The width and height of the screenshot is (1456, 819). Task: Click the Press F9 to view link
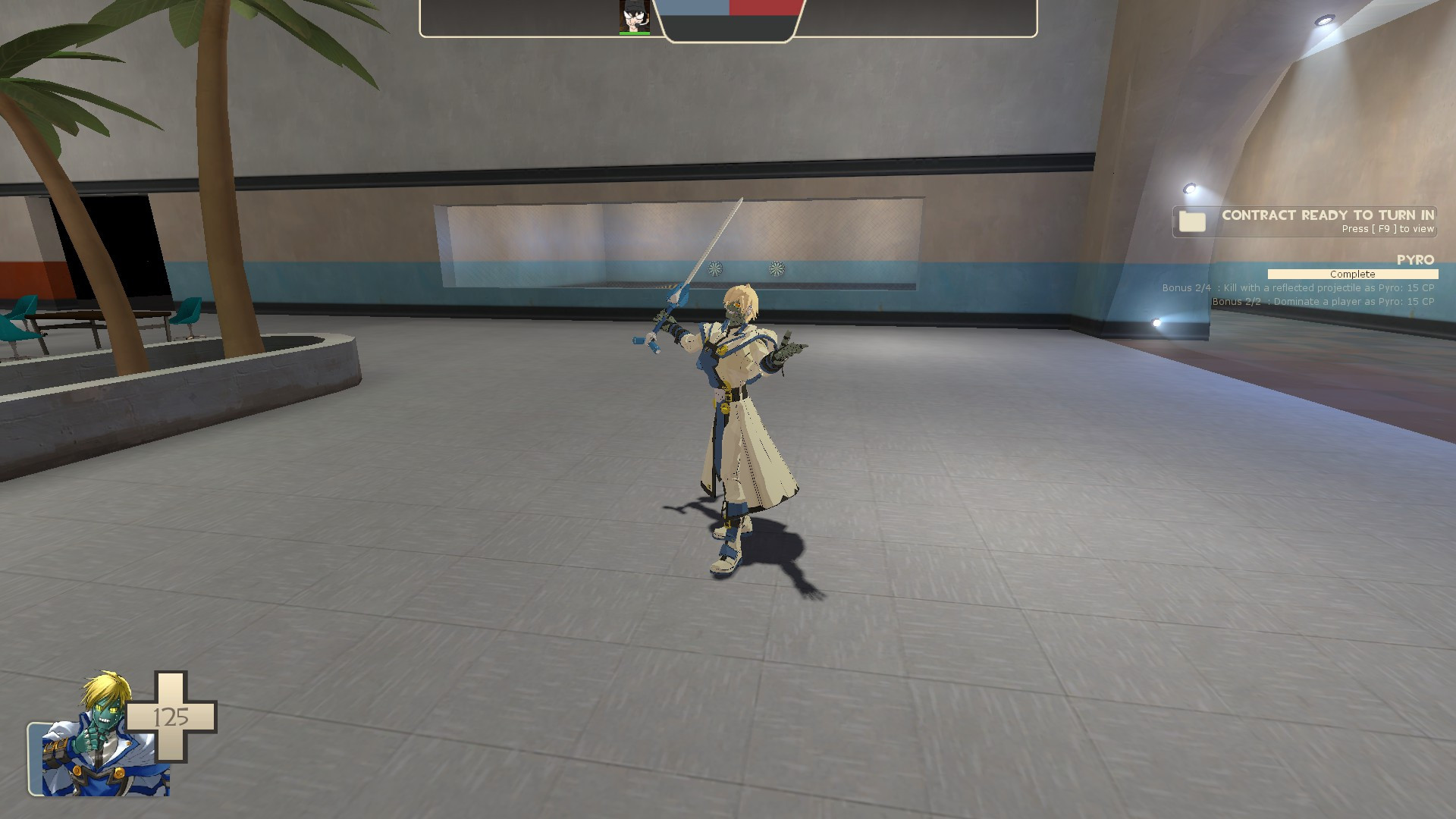click(1386, 229)
